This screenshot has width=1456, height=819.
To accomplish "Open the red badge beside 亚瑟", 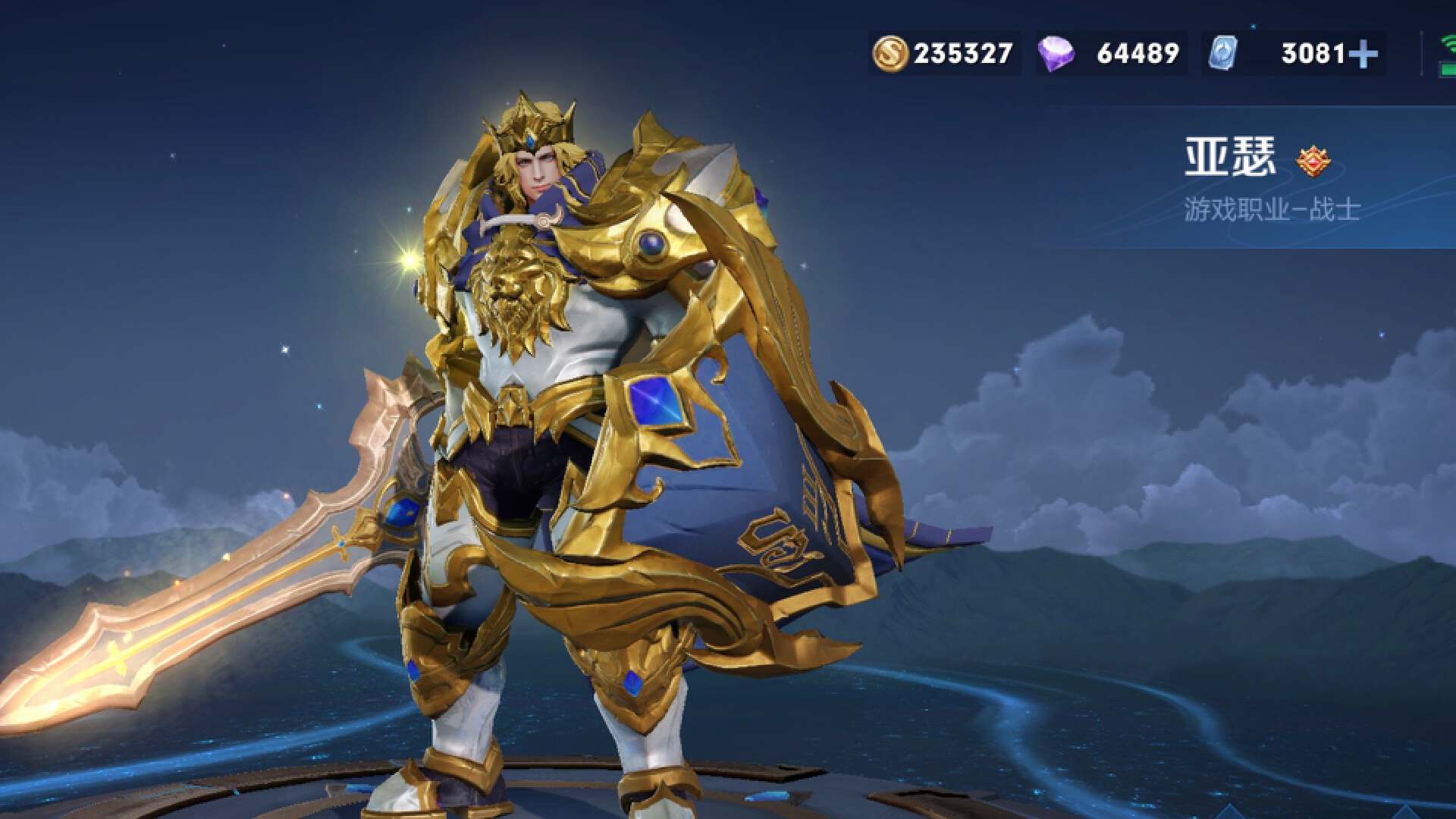I will point(1312,161).
